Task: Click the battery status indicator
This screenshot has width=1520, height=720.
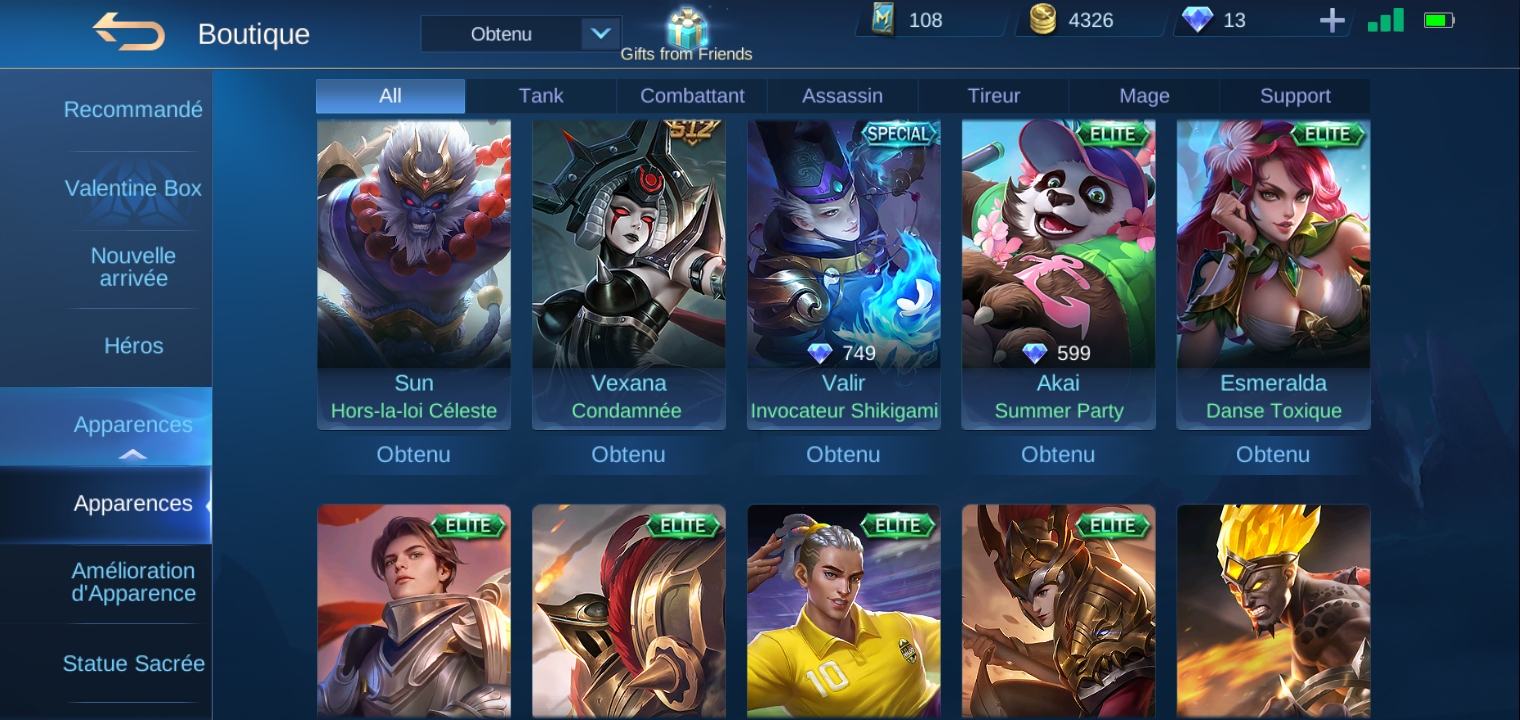Action: (x=1438, y=18)
